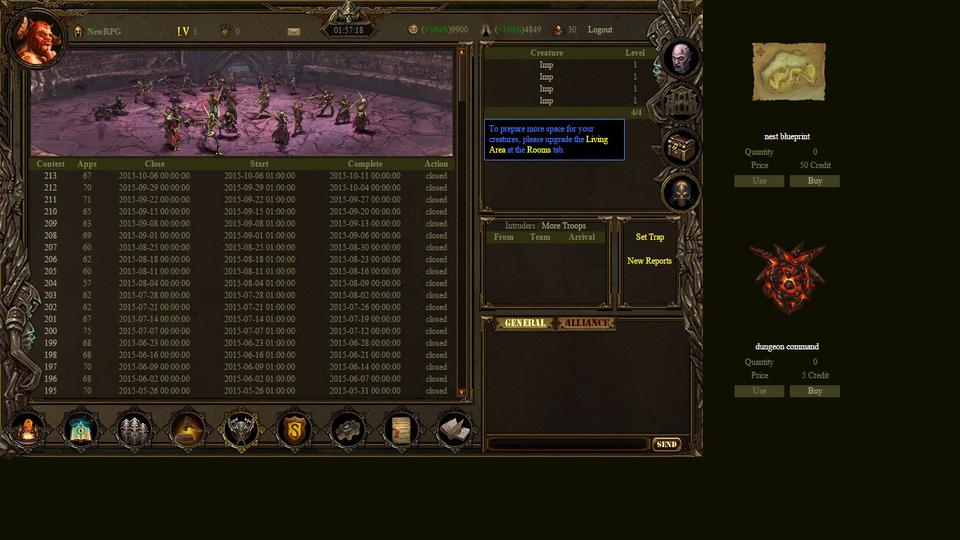Open the treasure chest icon
Screen dimensions: 960x540
click(681, 147)
